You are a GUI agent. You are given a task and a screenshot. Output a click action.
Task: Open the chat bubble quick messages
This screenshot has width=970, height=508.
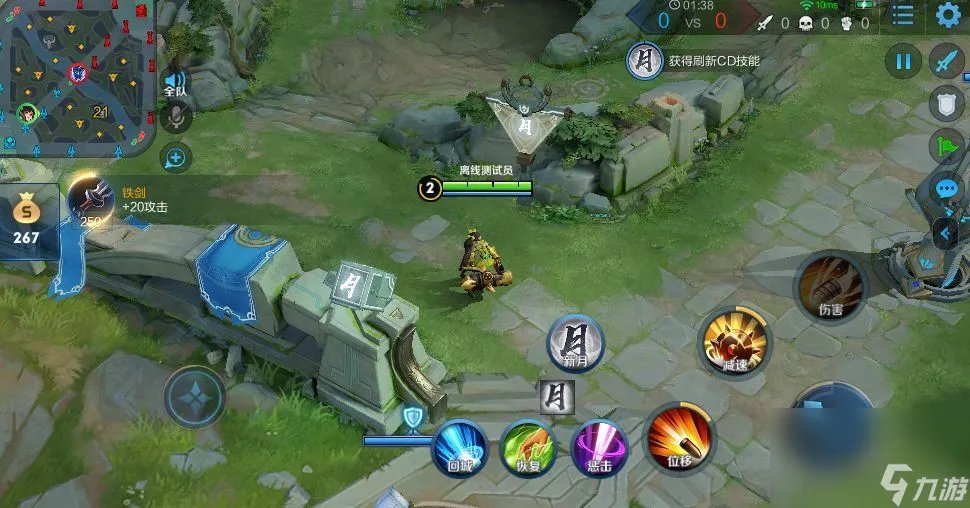[946, 188]
